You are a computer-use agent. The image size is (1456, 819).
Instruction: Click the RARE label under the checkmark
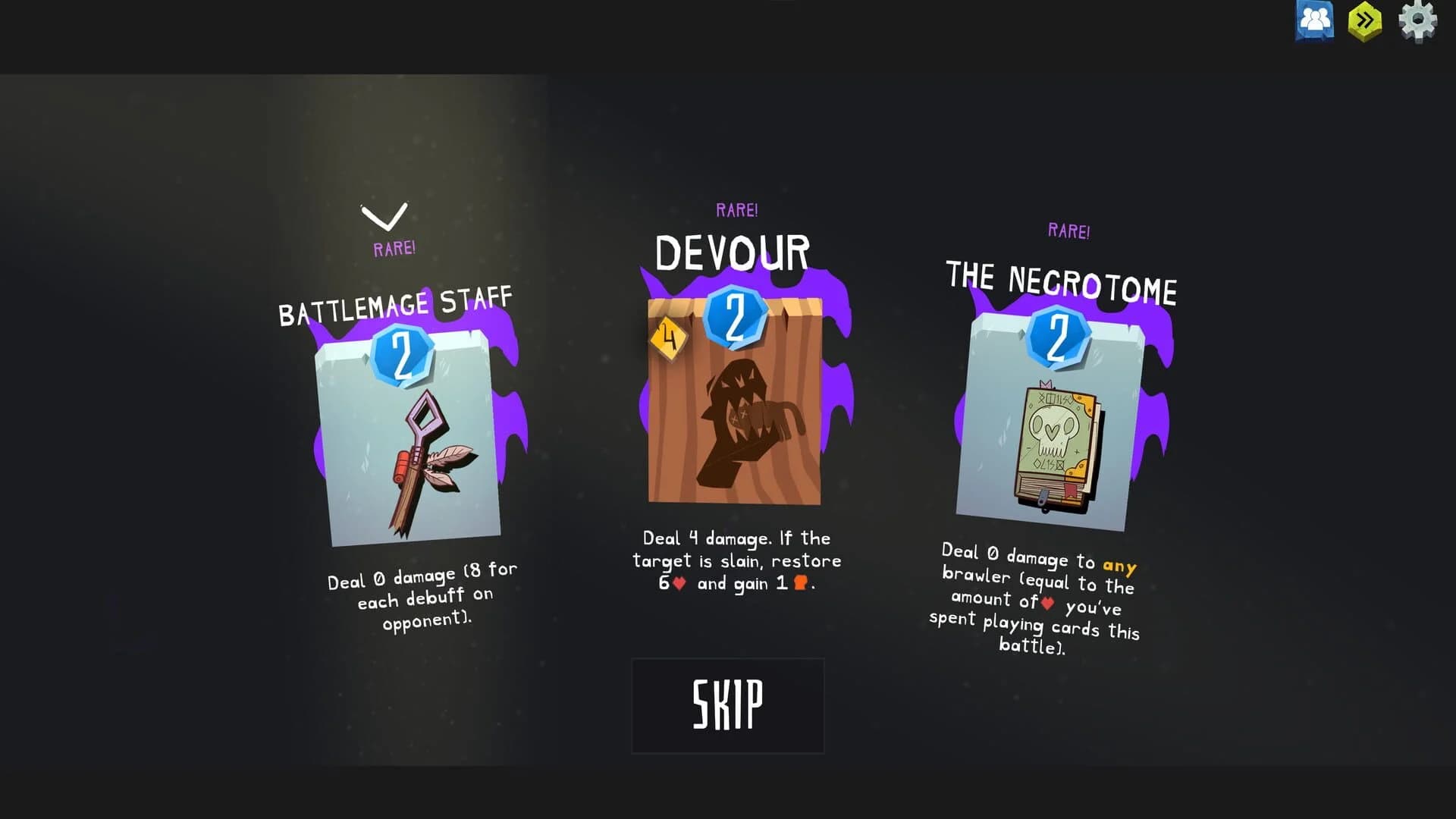393,246
